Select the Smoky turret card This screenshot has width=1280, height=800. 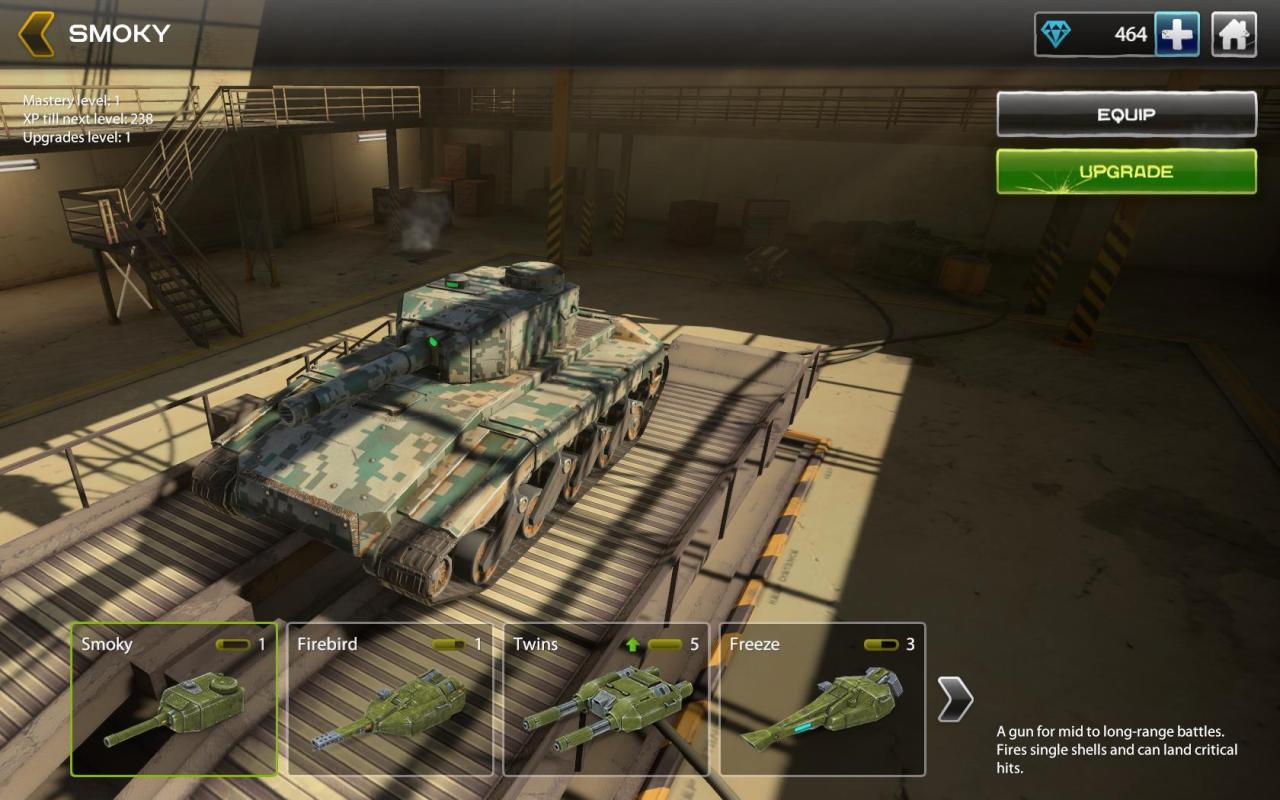coord(174,699)
